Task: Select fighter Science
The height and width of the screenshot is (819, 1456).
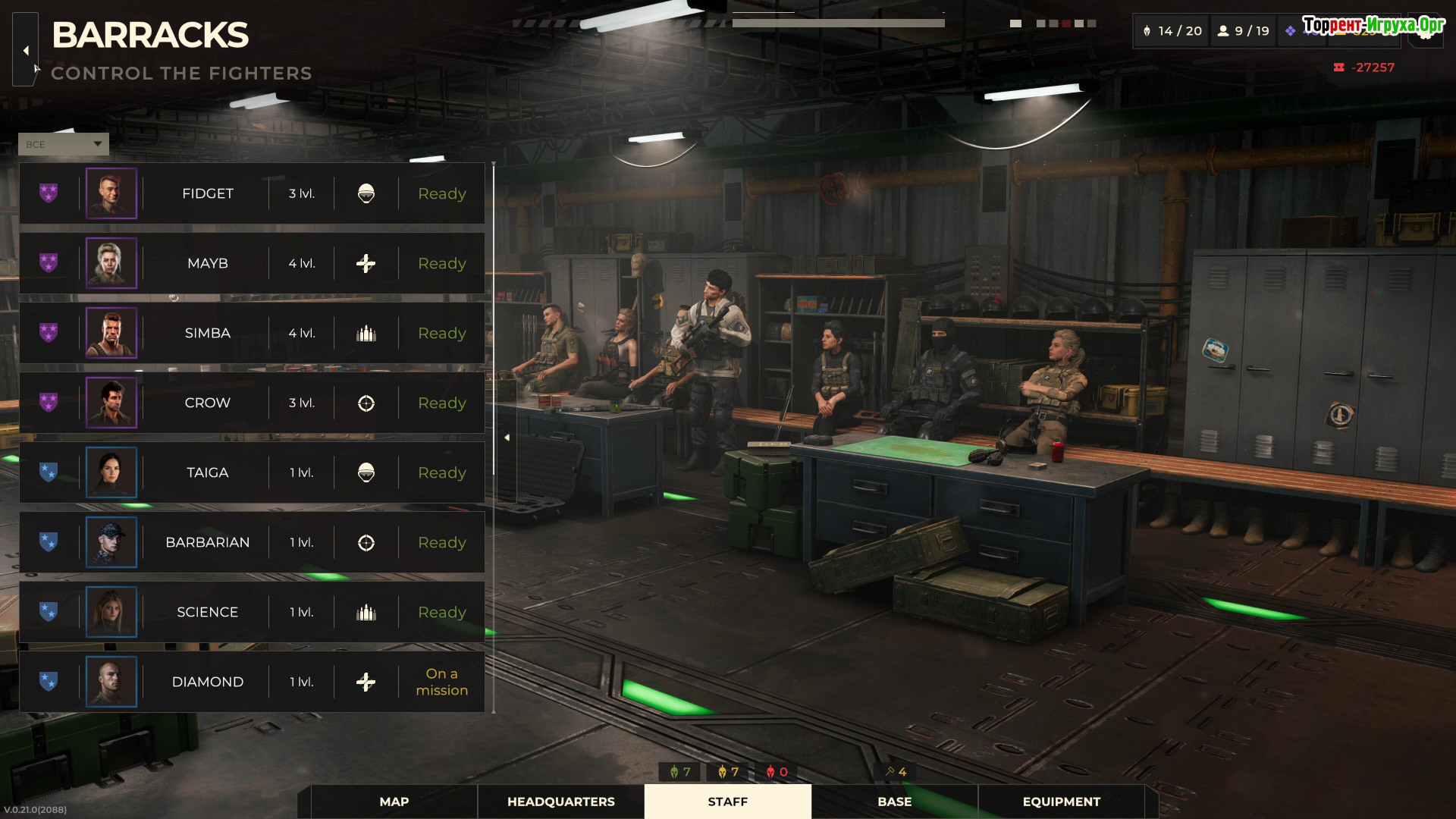Action: pyautogui.click(x=207, y=612)
